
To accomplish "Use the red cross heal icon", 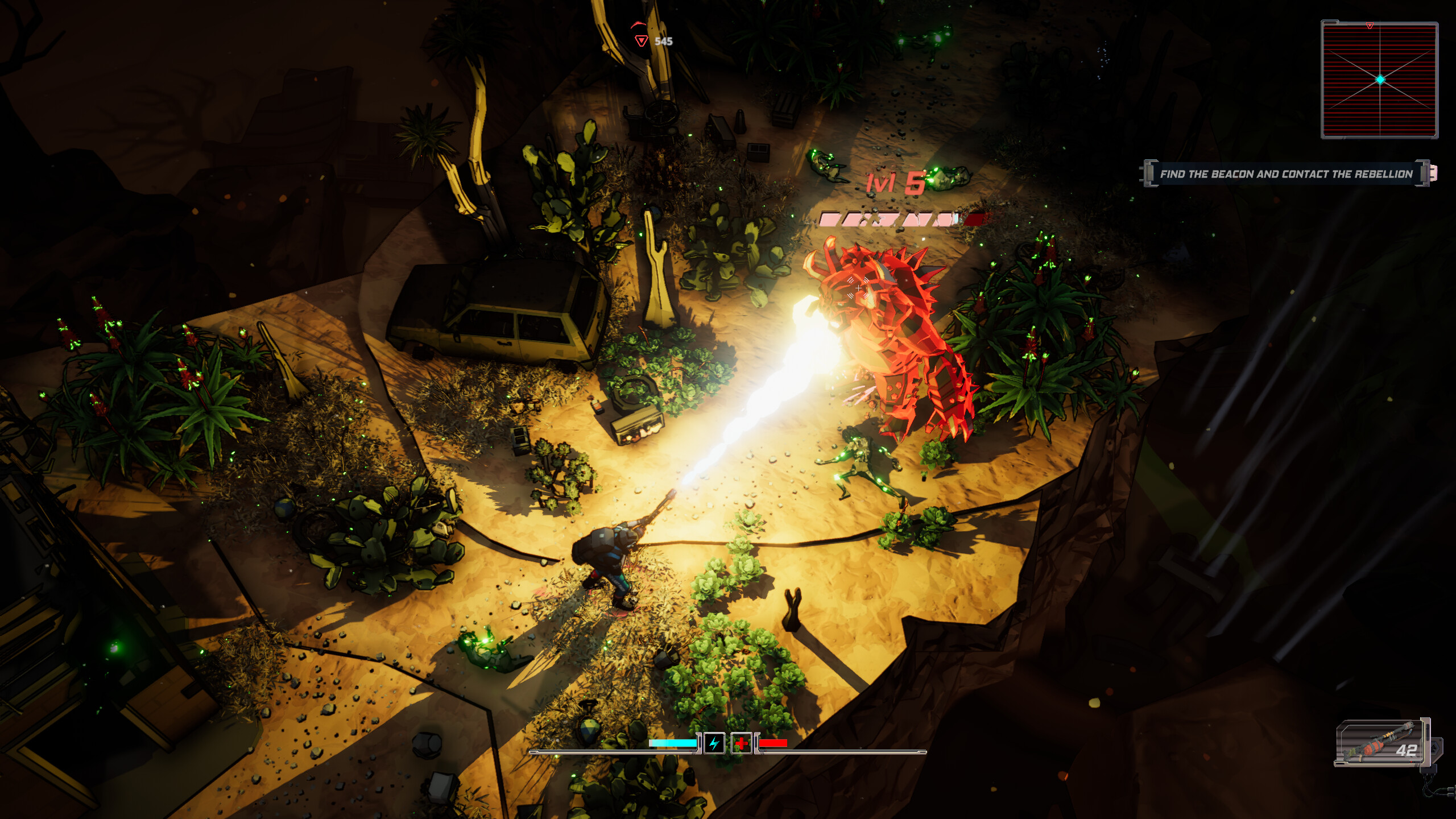I will pyautogui.click(x=741, y=743).
